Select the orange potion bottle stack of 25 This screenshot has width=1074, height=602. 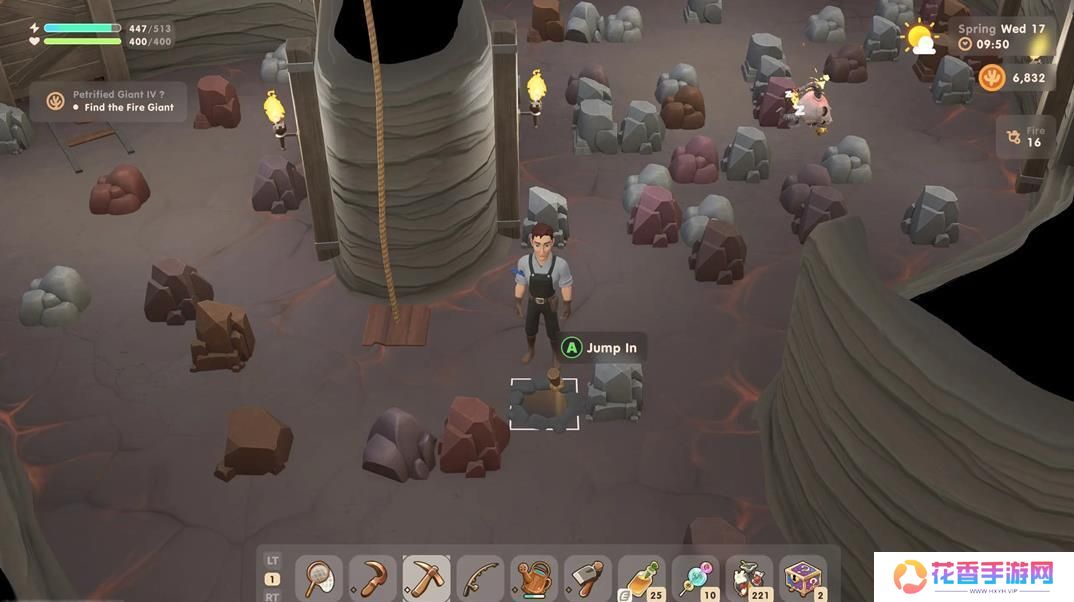(x=642, y=578)
